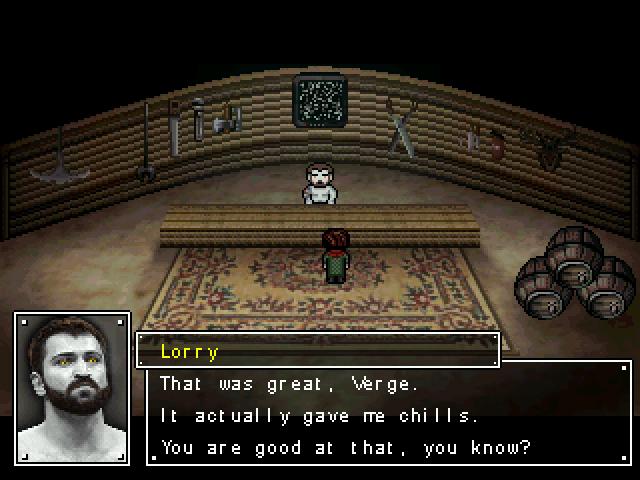Advance the dialogue in Lorry's message box
Image resolution: width=640 pixels, height=480 pixels.
tap(389, 414)
